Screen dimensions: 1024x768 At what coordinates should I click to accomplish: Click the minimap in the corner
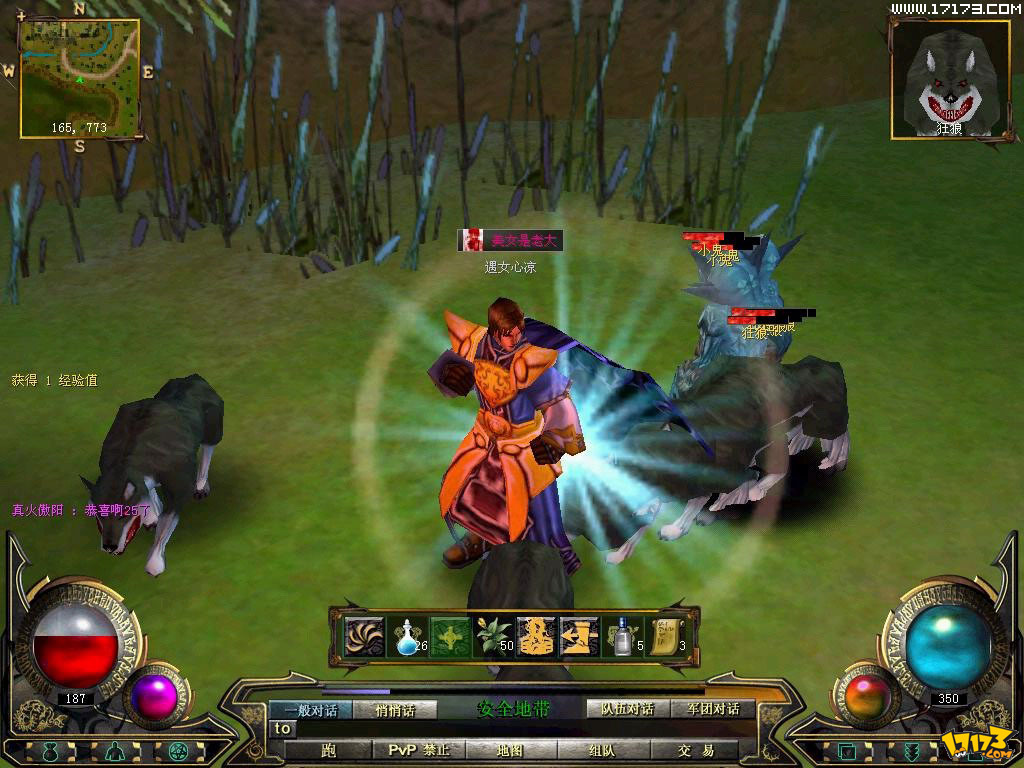[x=79, y=78]
